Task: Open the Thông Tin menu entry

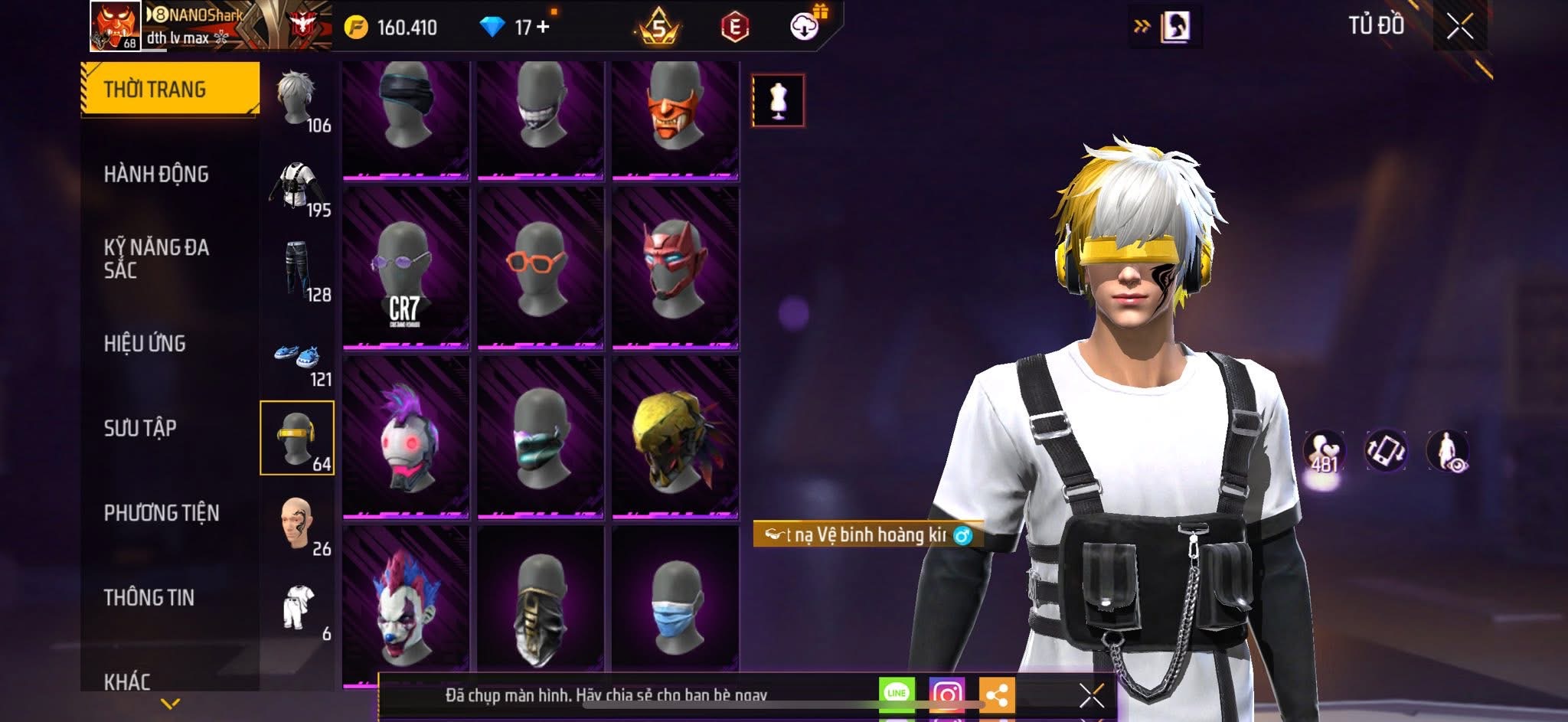Action: [149, 597]
